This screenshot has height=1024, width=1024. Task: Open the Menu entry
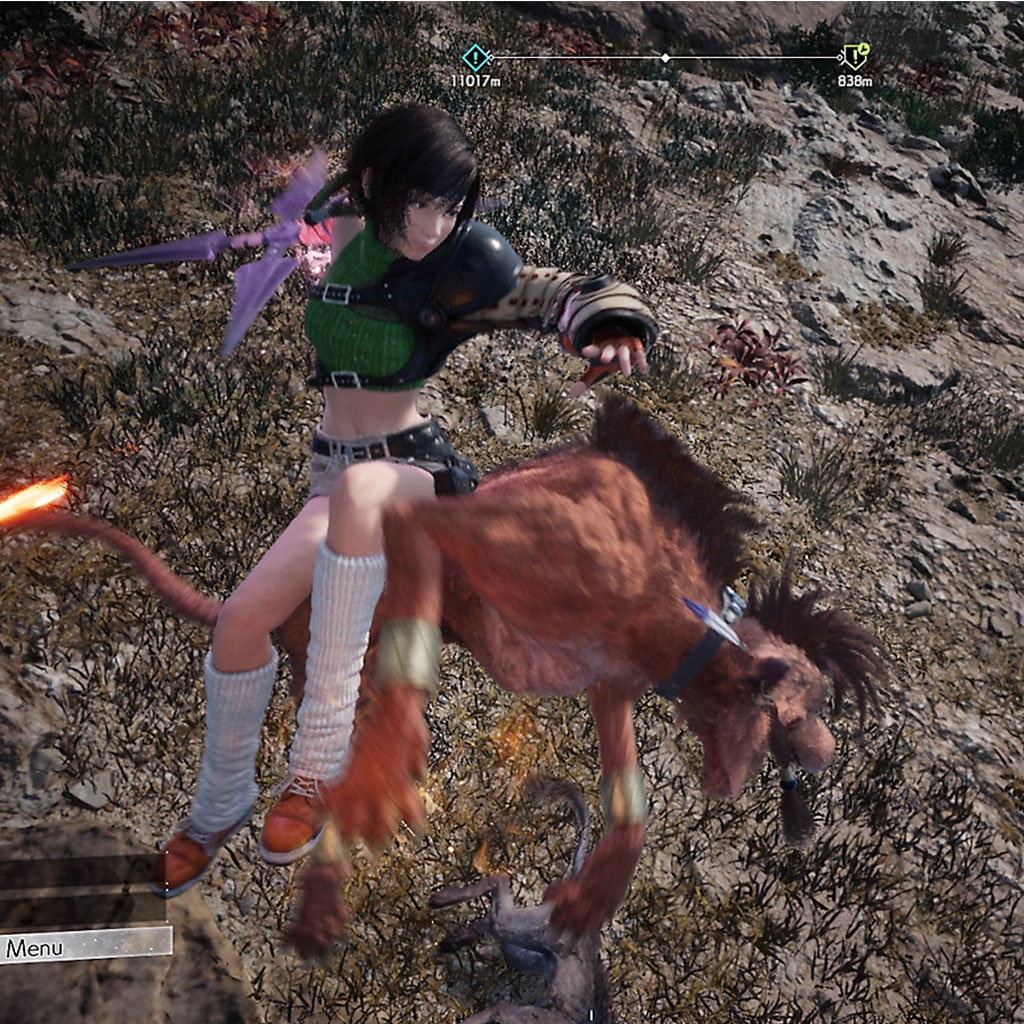(x=85, y=946)
